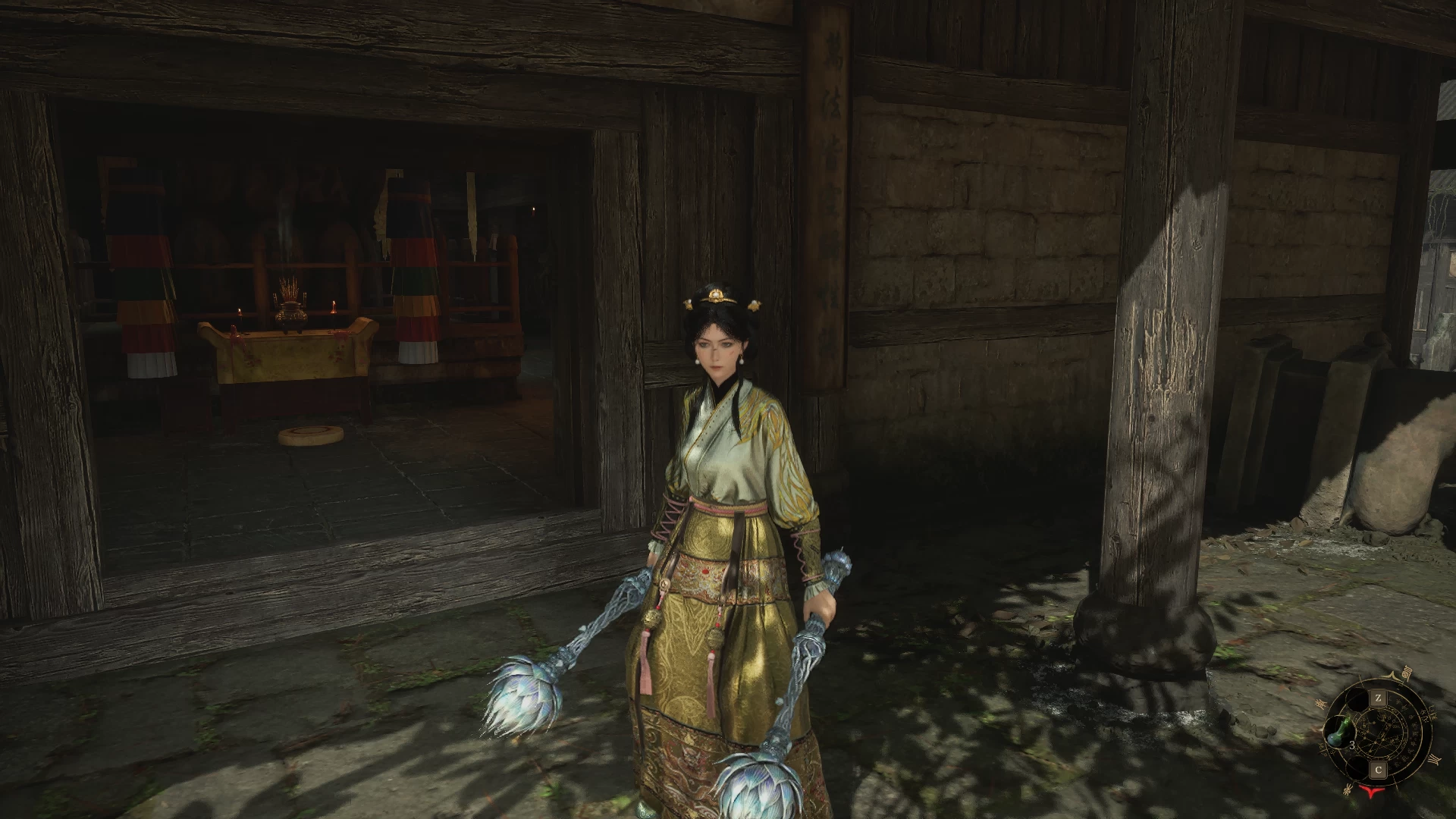
Task: Click the golden rune on the wheel's right edge
Action: 1434,759
